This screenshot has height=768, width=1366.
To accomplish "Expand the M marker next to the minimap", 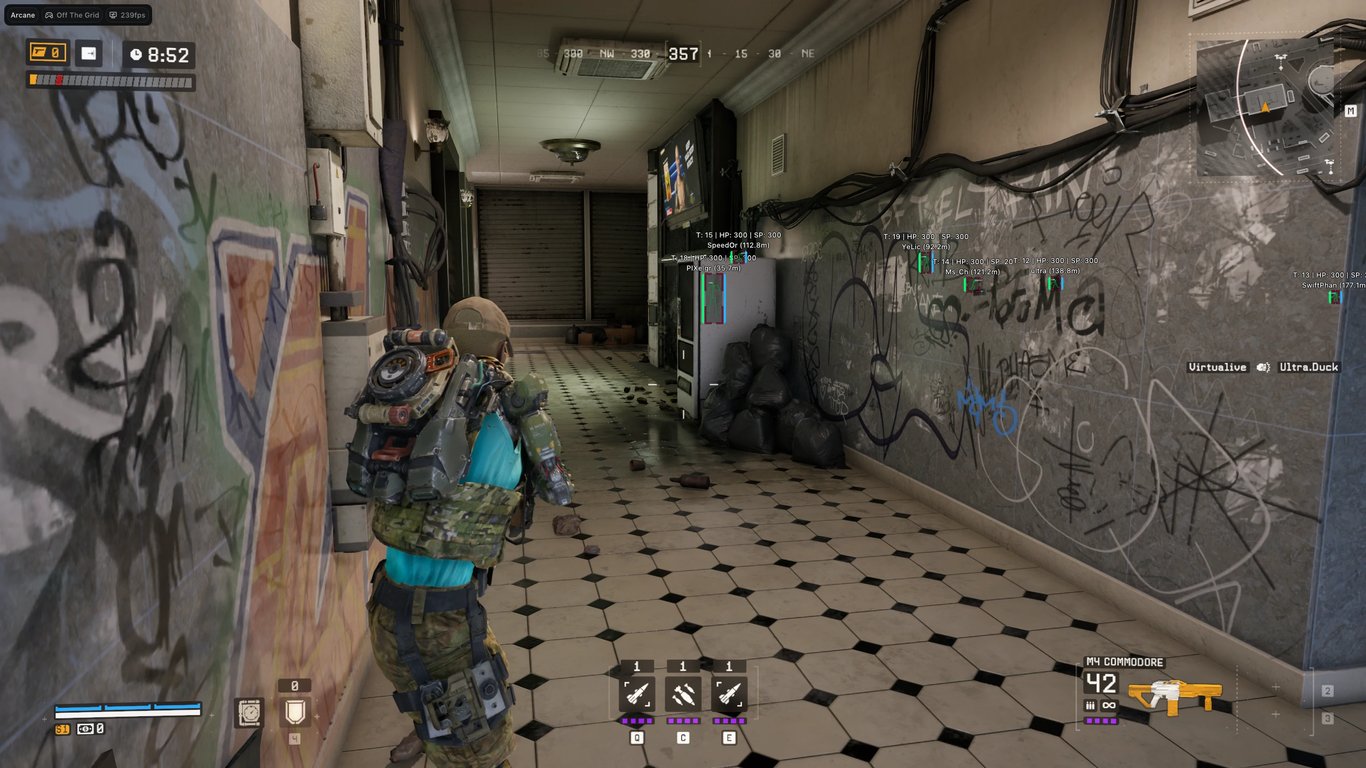I will [x=1352, y=109].
